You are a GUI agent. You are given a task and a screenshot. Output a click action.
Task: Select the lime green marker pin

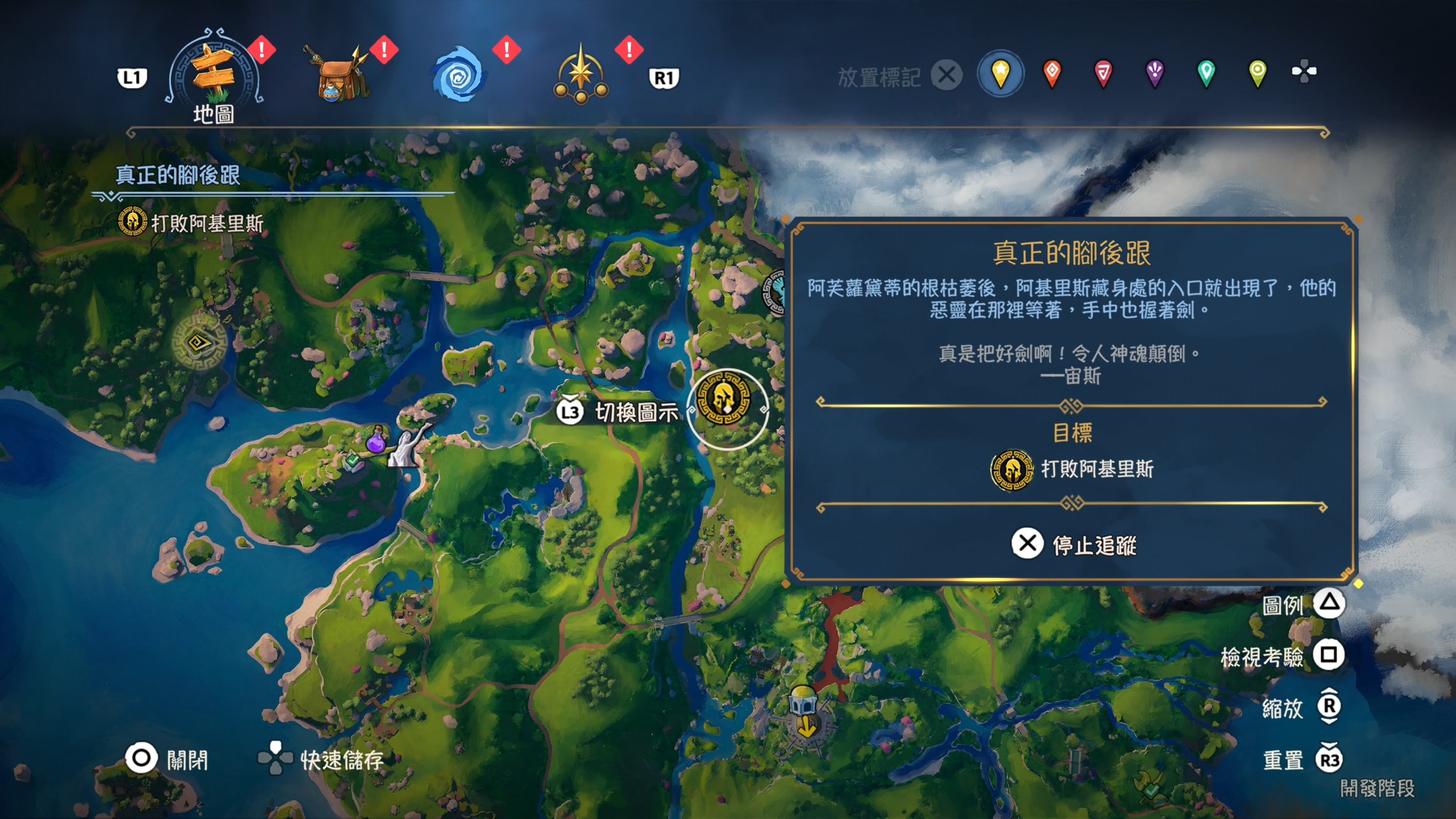point(1258,74)
